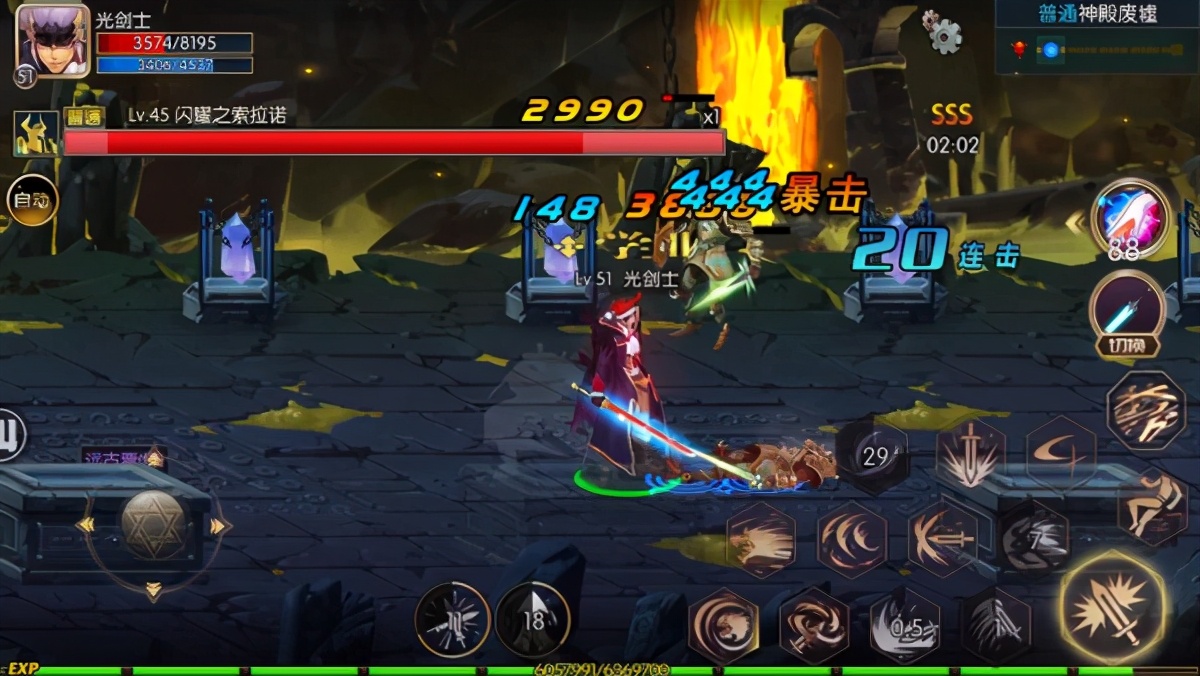Trigger the crouching figure dodge skill
This screenshot has width=1200, height=676.
(1151, 505)
